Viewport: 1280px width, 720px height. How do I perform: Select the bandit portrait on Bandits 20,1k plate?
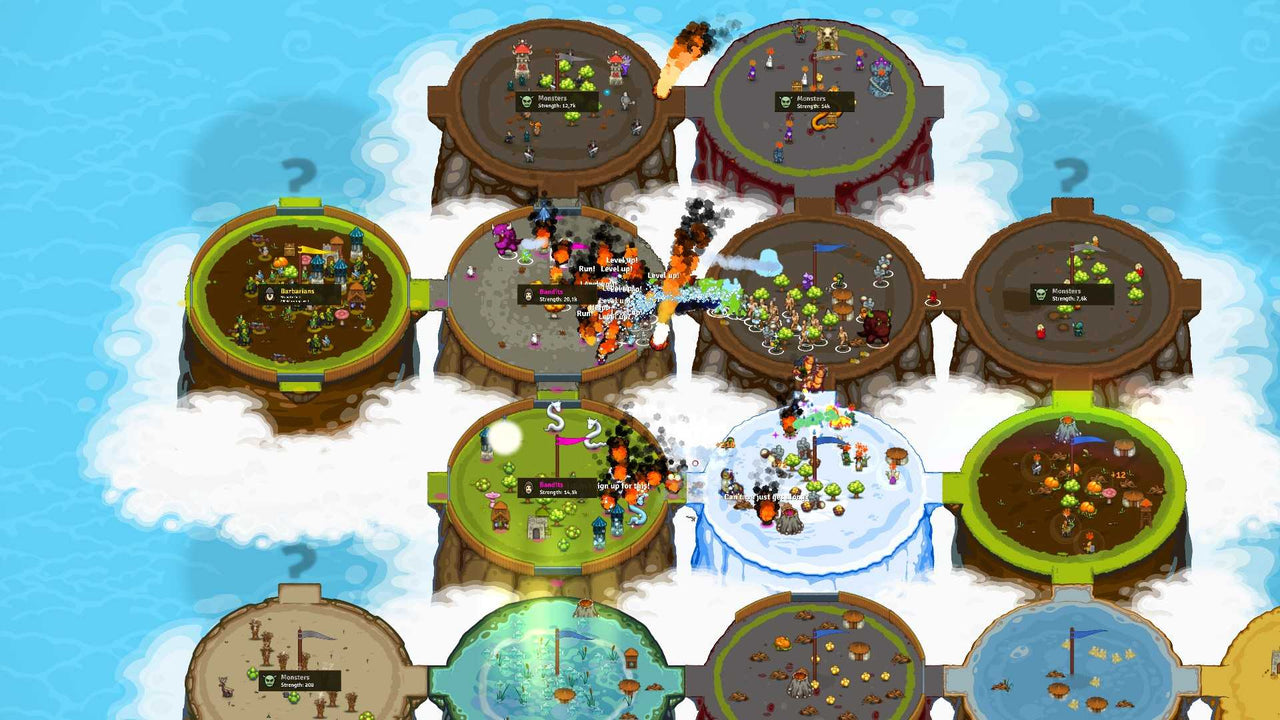(528, 295)
